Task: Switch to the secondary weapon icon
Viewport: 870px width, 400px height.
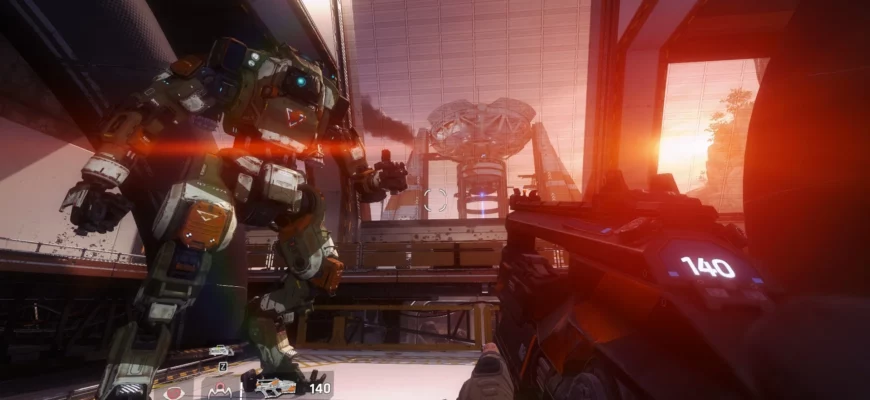Action: pos(221,351)
